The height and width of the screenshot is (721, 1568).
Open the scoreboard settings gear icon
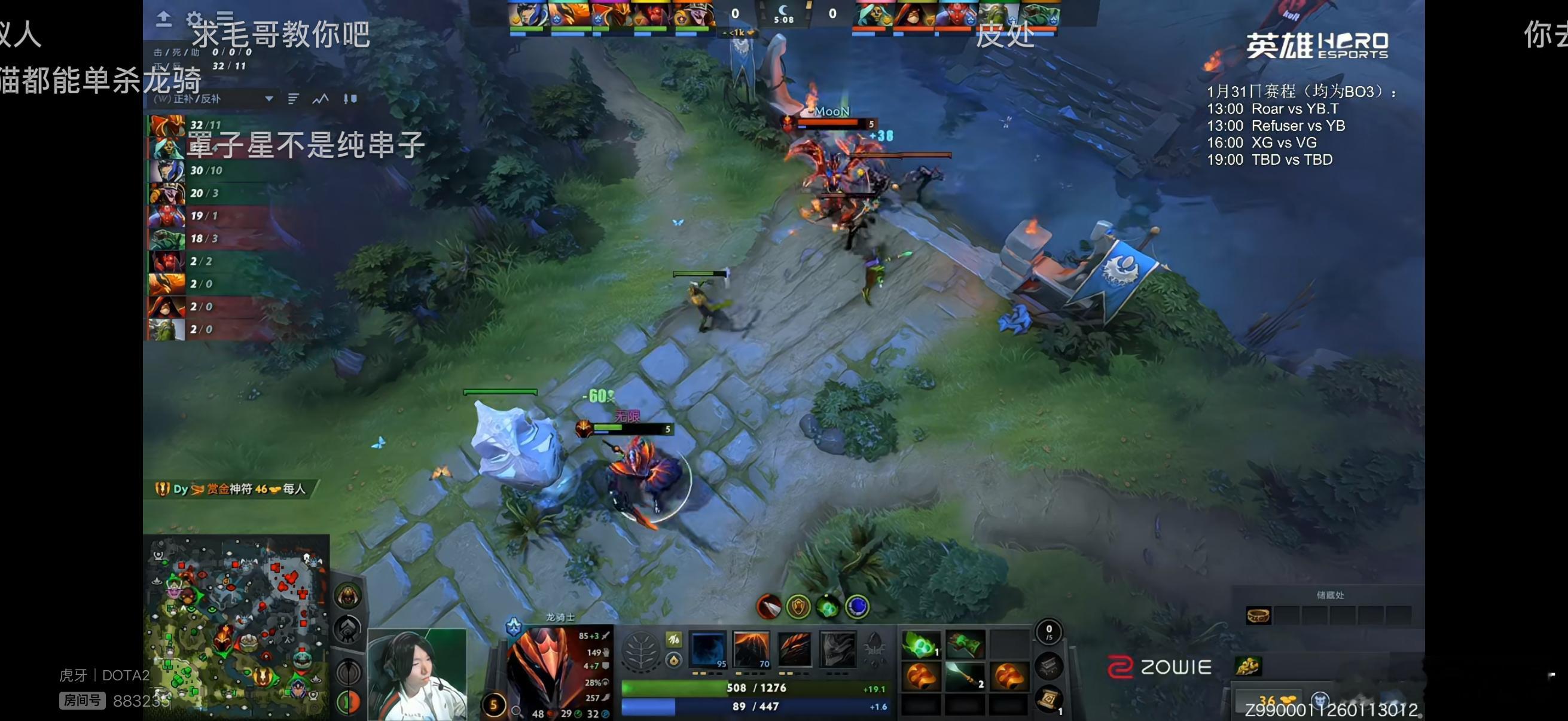pyautogui.click(x=194, y=19)
